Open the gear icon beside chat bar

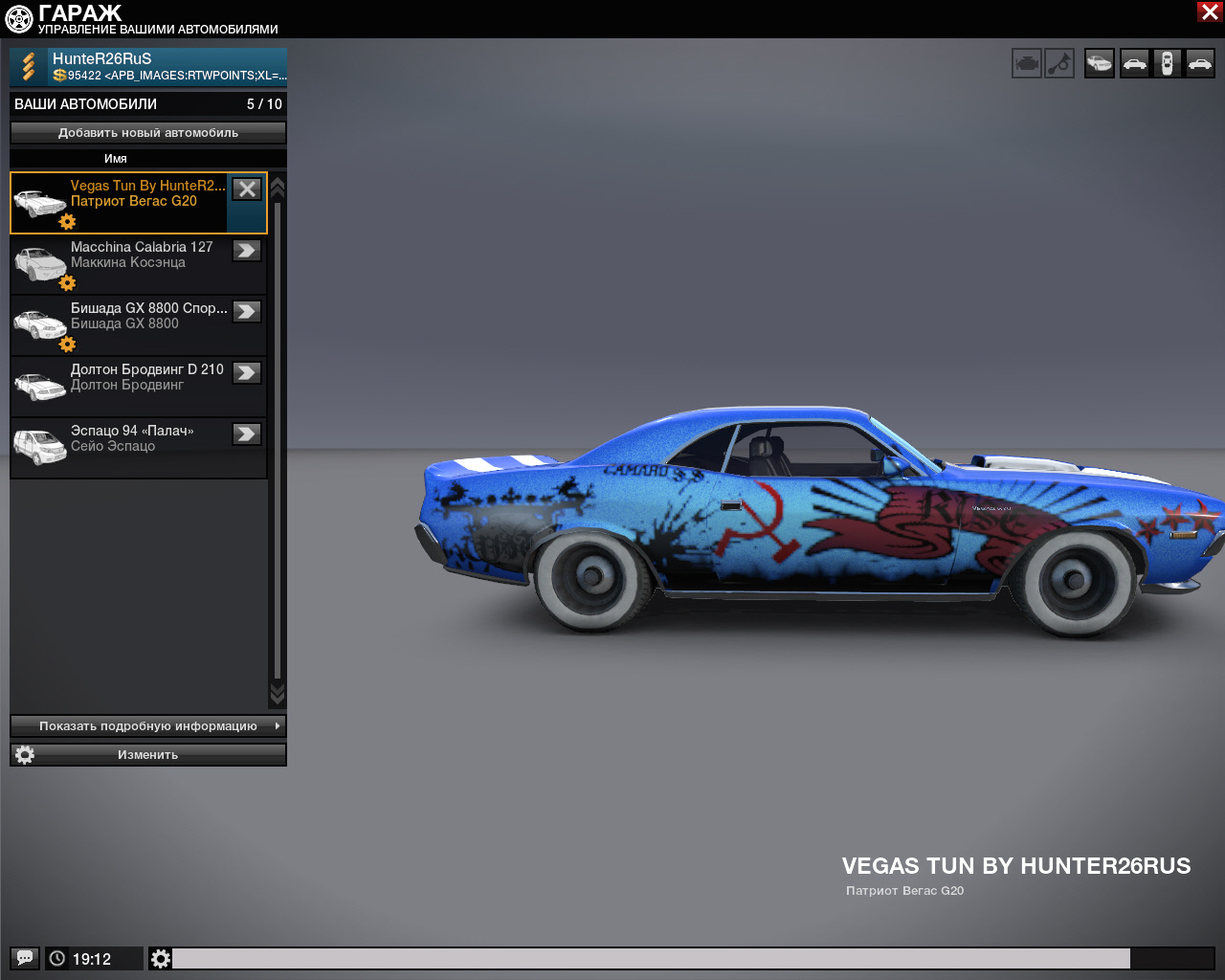[x=161, y=958]
